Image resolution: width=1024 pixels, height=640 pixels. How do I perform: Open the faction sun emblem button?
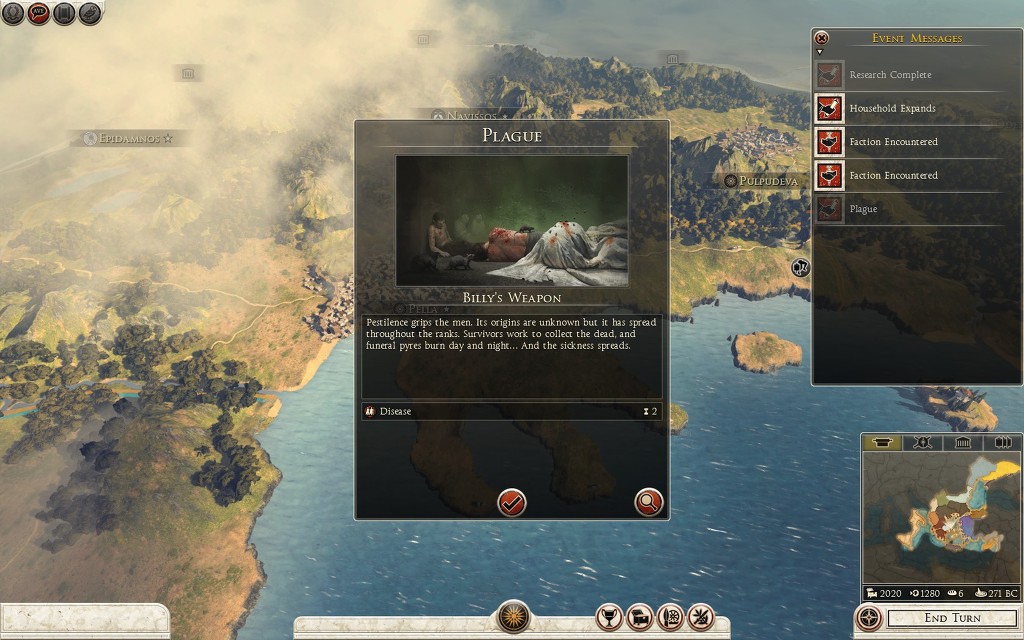pos(513,616)
